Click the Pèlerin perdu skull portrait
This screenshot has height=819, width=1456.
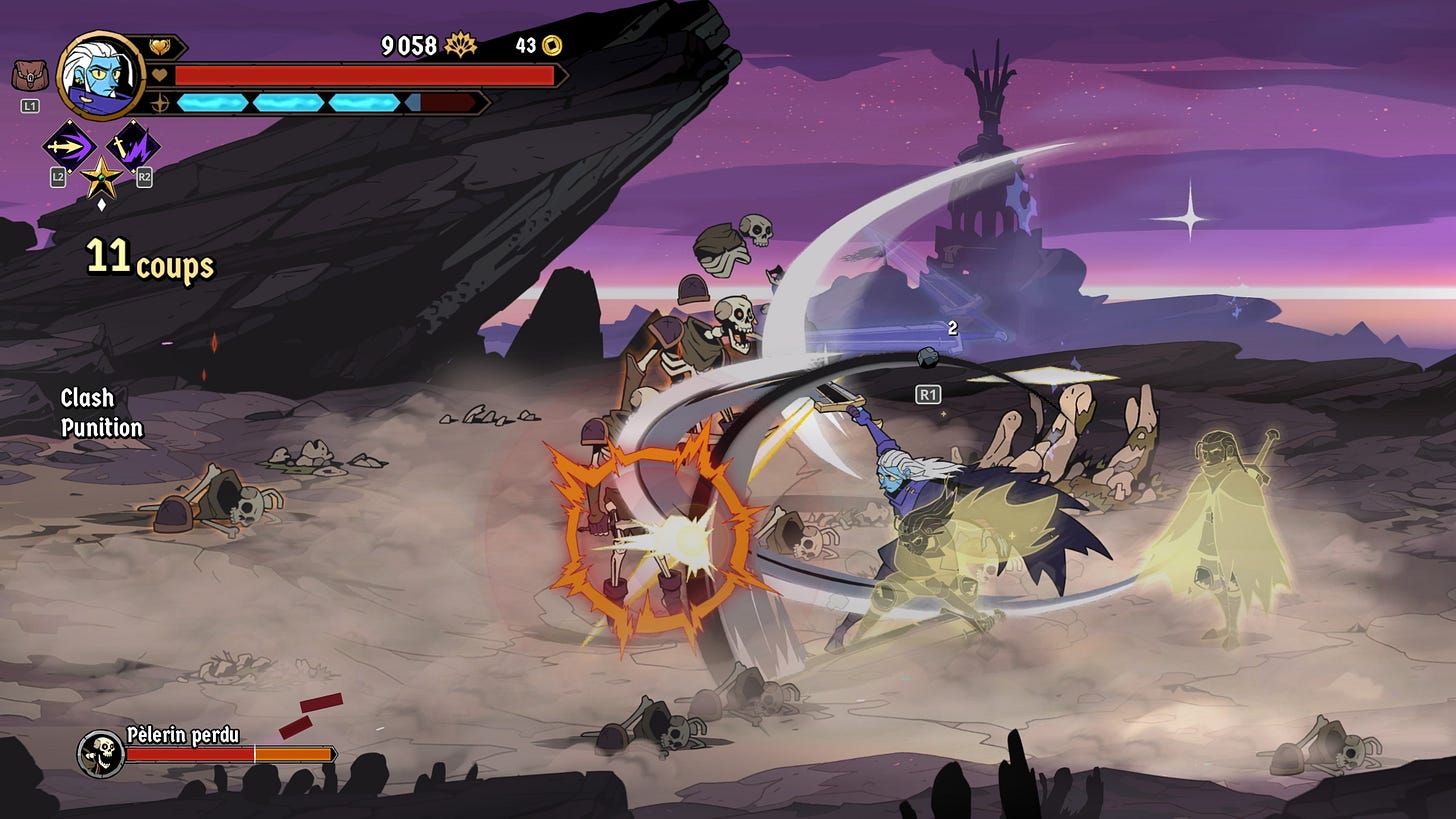(100, 754)
